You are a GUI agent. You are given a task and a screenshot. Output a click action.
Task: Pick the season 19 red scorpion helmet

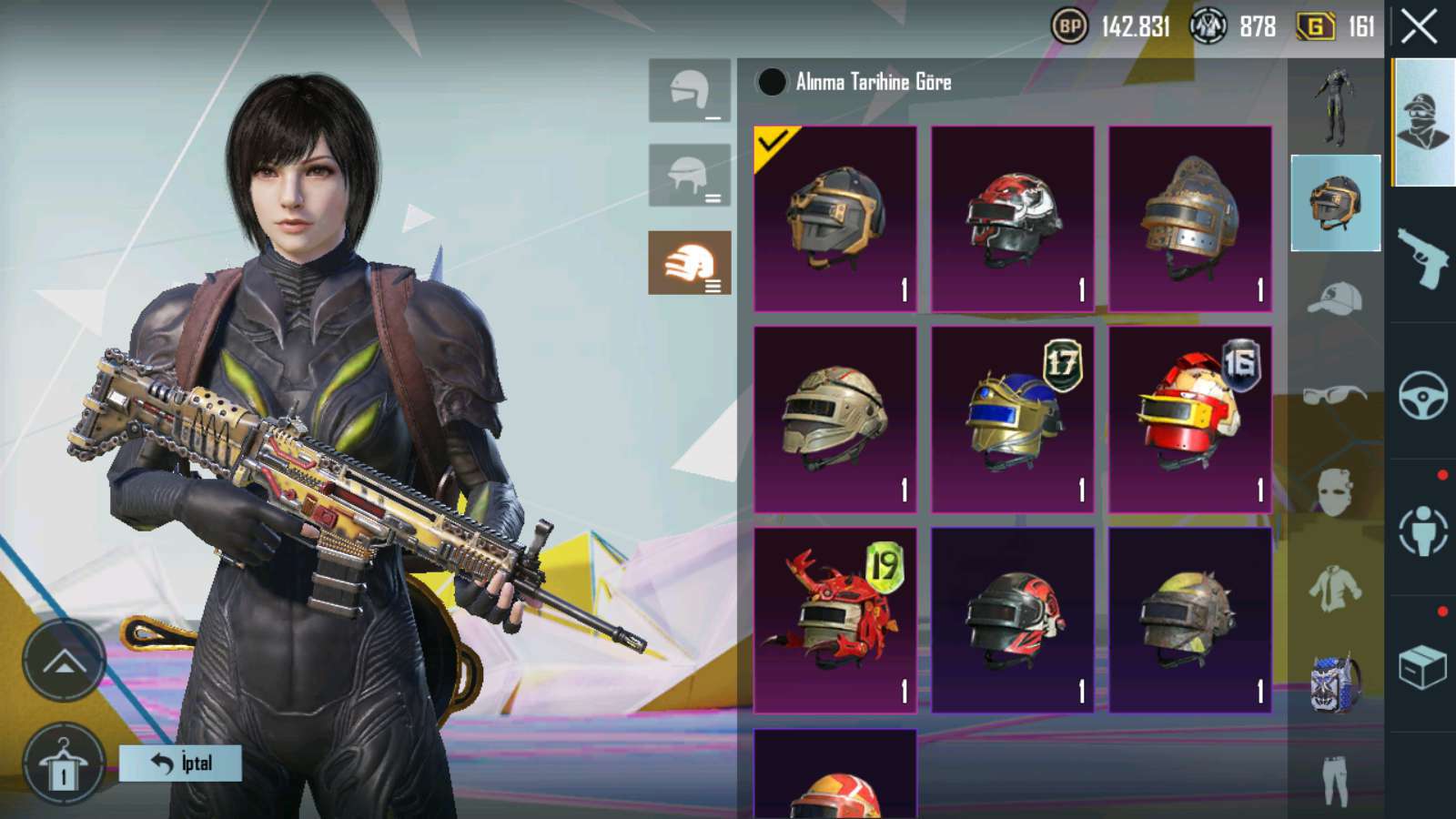835,620
